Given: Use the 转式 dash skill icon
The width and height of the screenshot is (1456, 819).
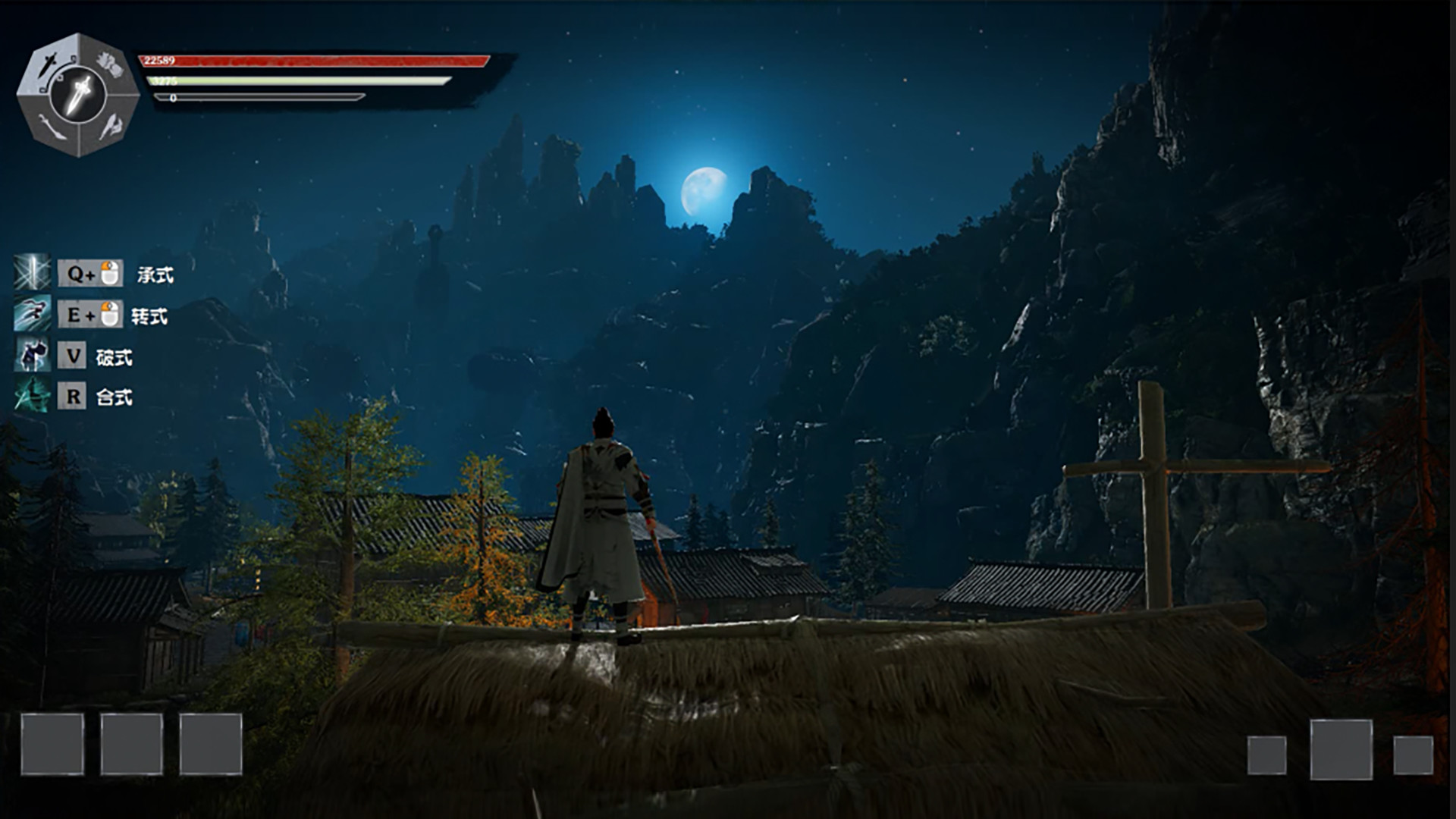Looking at the screenshot, I should point(33,314).
